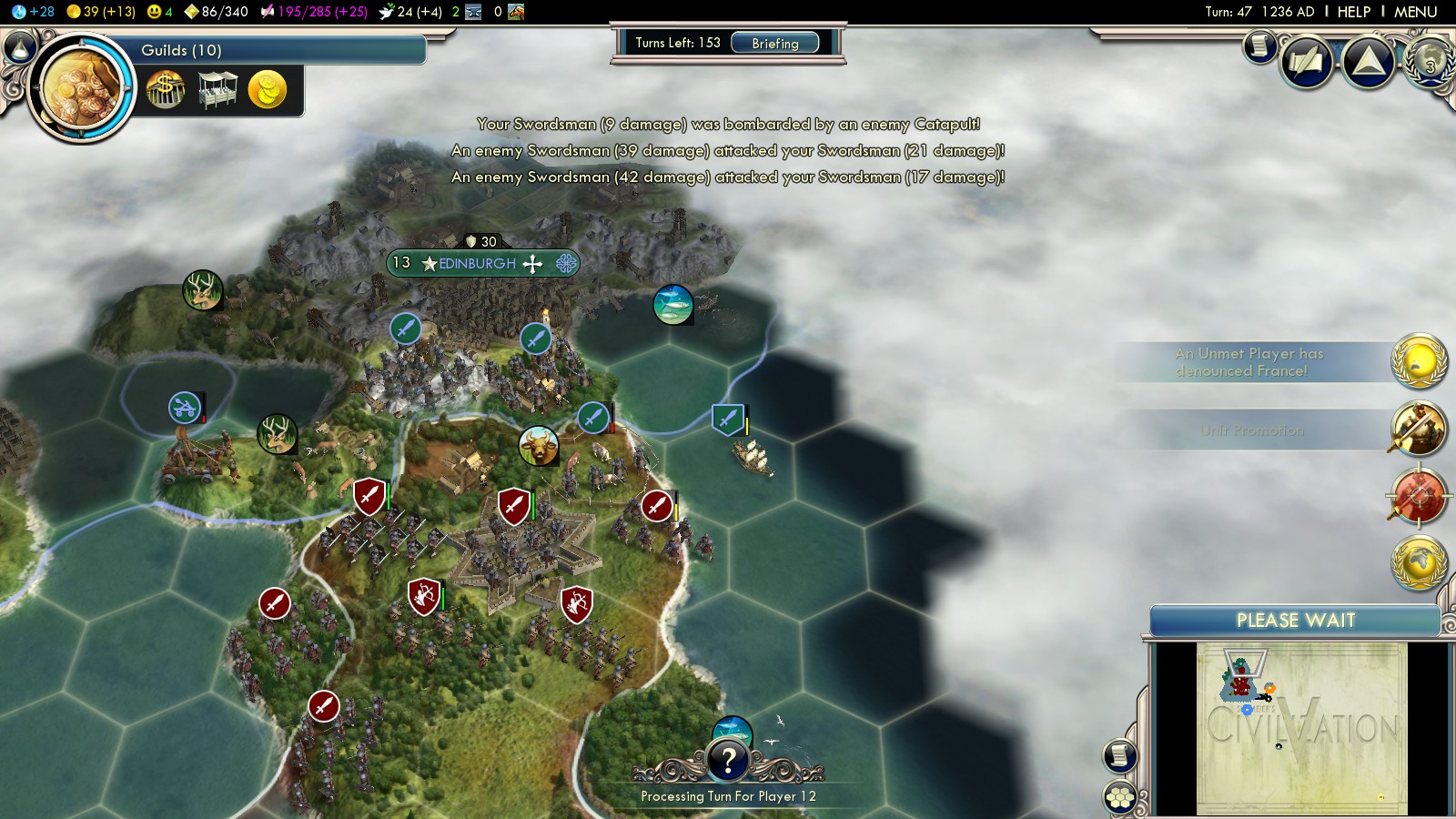The height and width of the screenshot is (819, 1456).
Task: Open the scroll and quill policies button
Action: (1307, 62)
